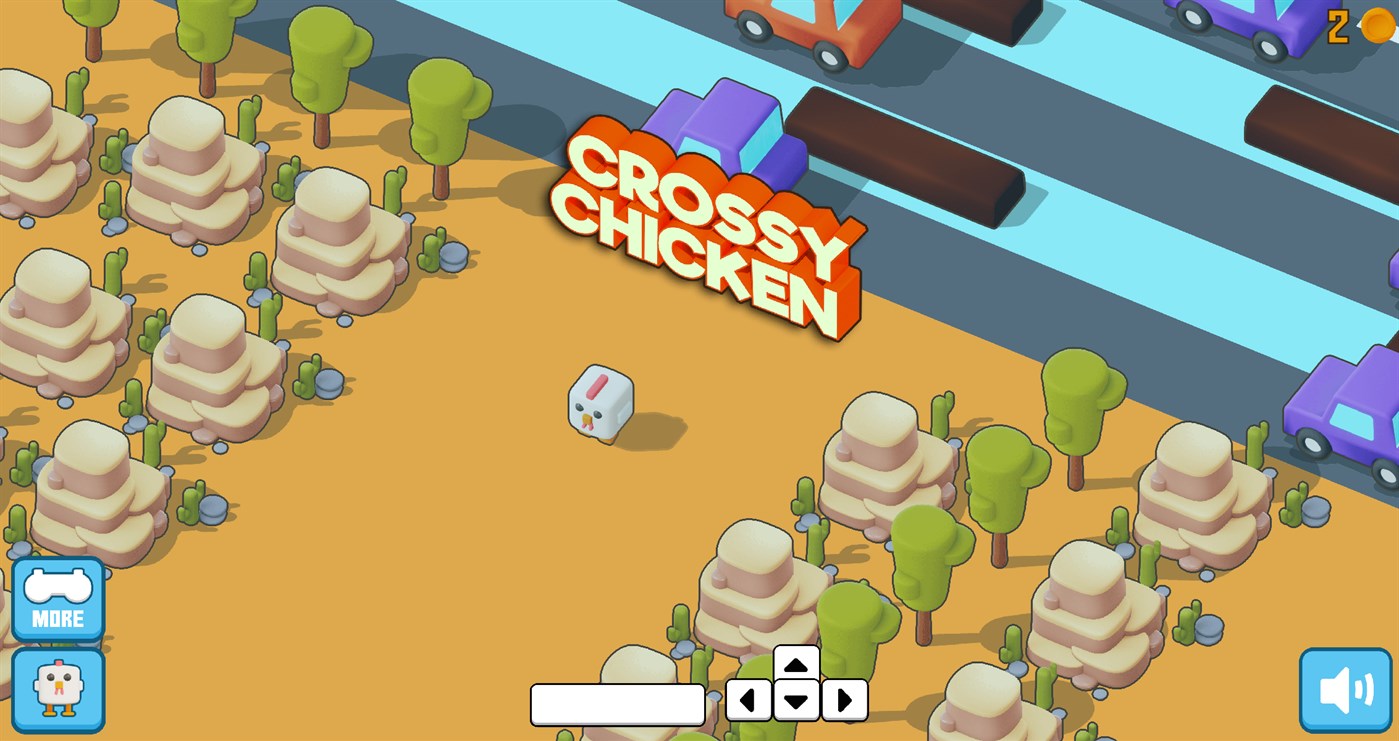Click the score number in the top right
This screenshot has width=1399, height=741.
pos(1337,26)
